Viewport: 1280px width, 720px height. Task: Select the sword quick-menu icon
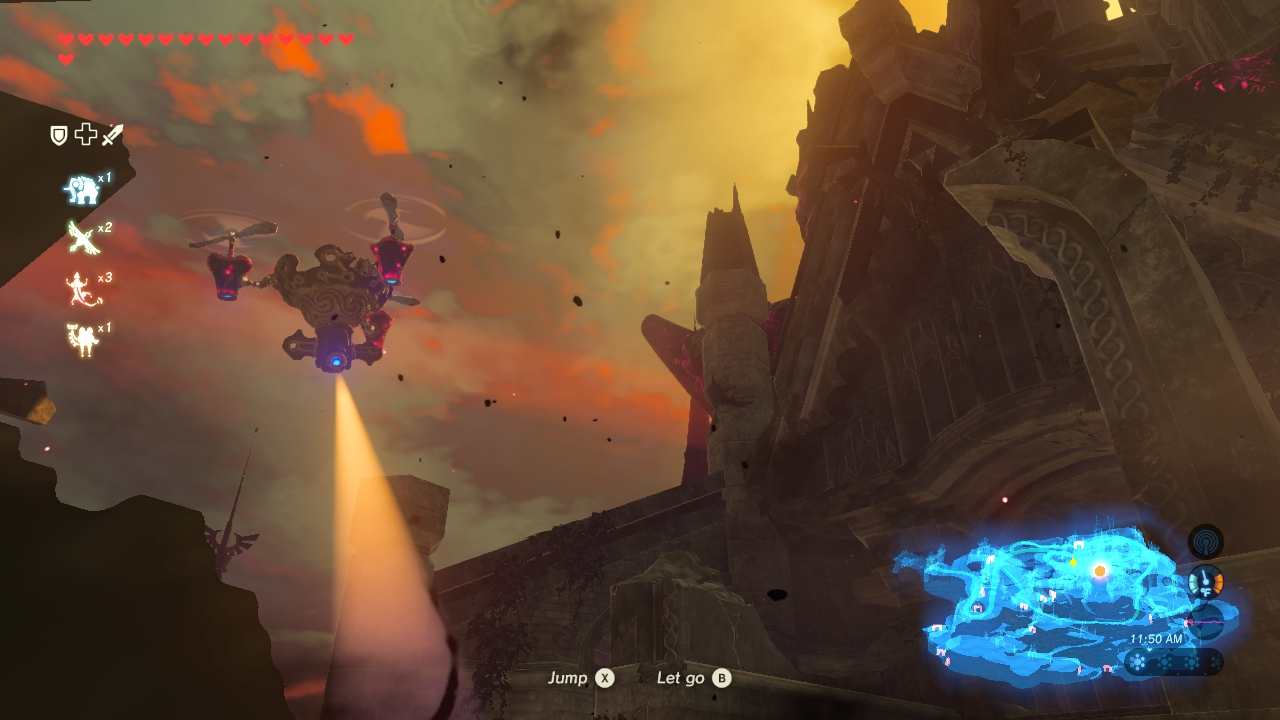click(x=112, y=135)
